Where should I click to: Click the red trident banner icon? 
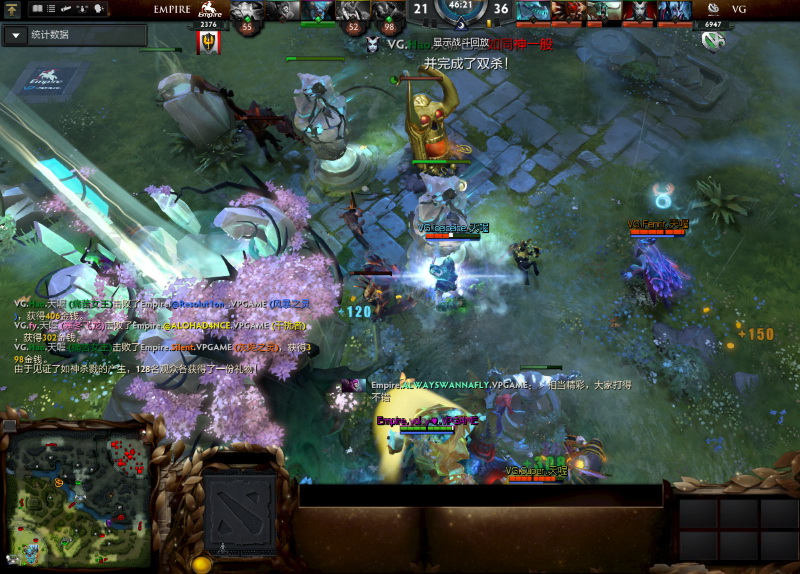click(x=208, y=43)
